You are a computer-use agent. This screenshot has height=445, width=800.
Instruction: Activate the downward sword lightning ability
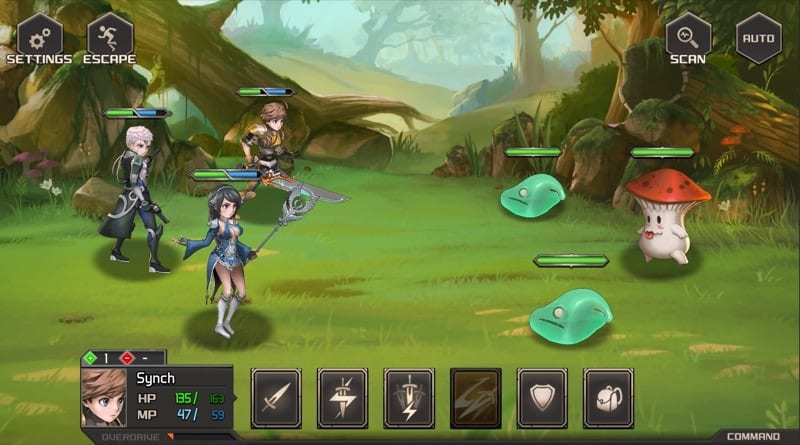409,398
